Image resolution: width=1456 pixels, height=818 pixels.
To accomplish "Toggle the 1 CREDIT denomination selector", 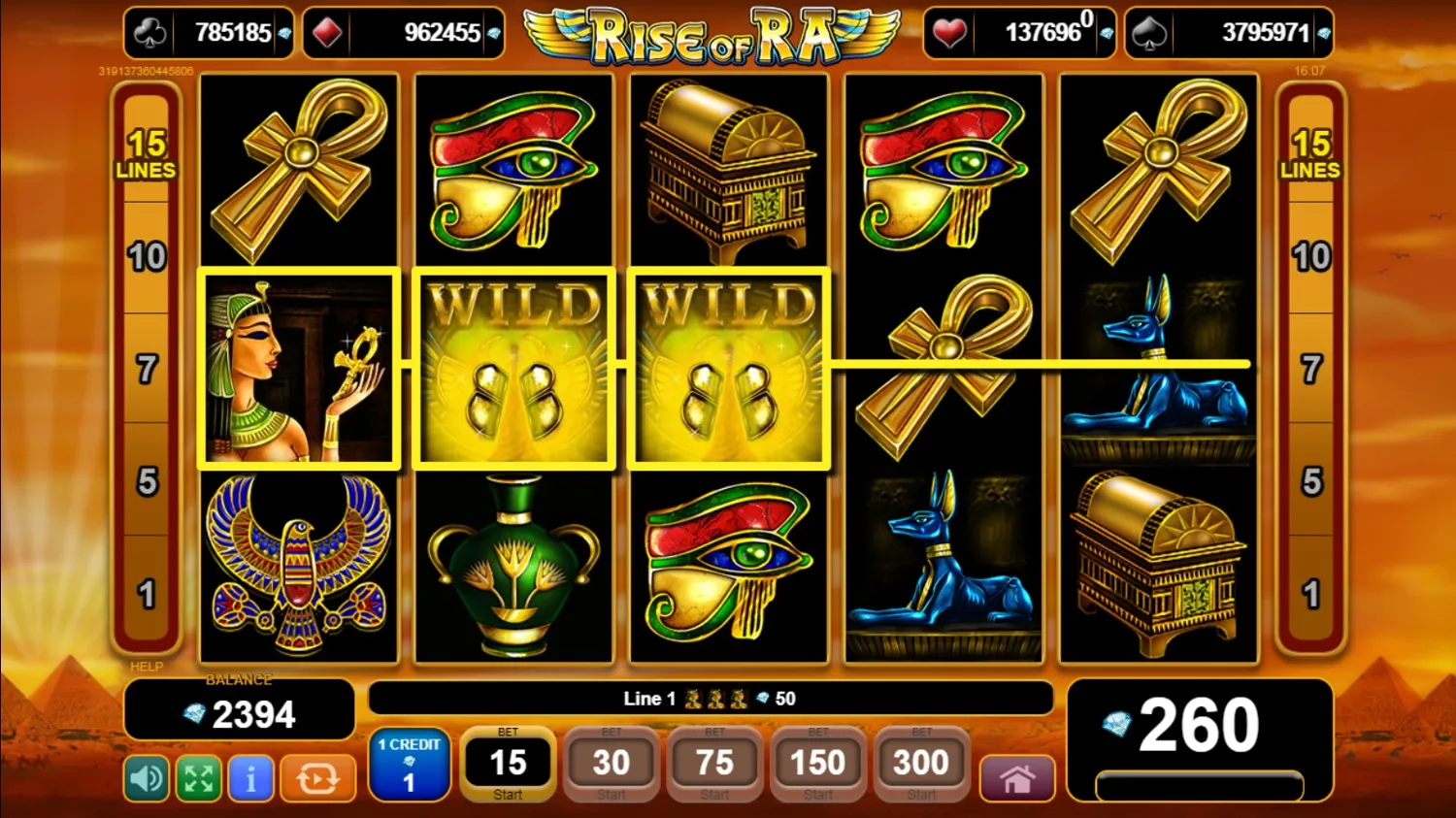I will pyautogui.click(x=409, y=764).
